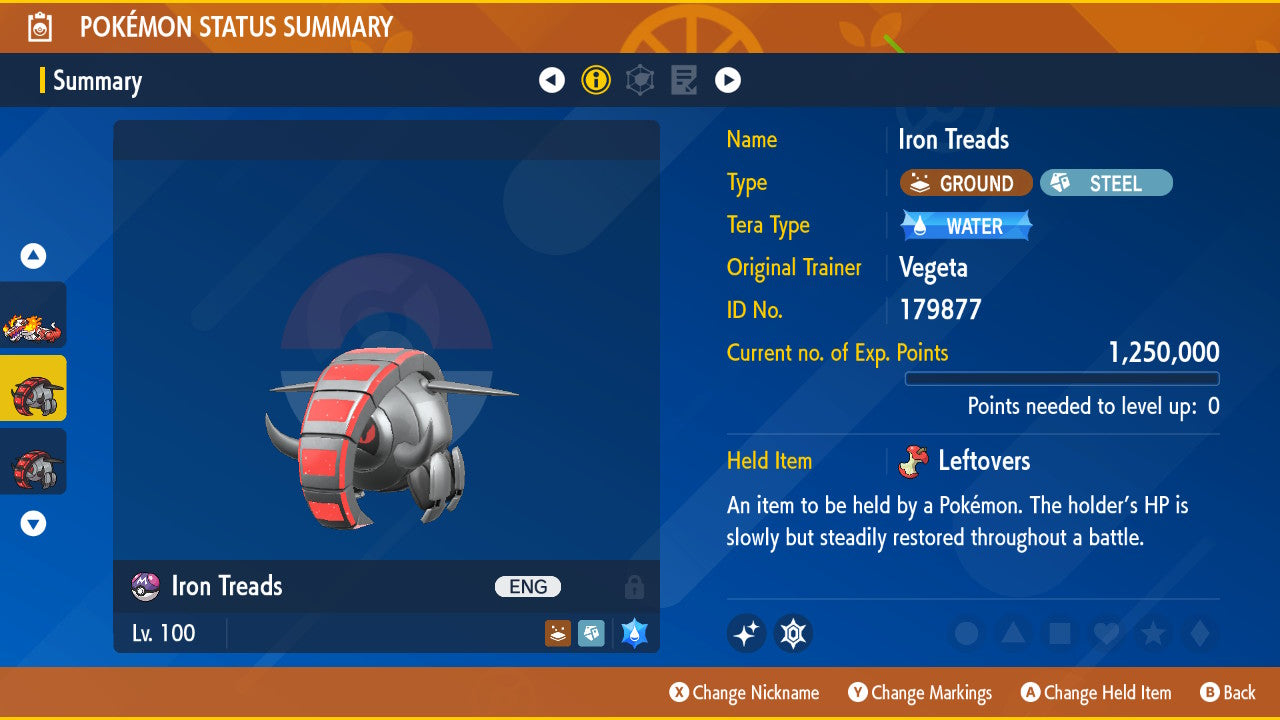Switch to the hexagon stats tab
Viewport: 1280px width, 720px height.
[x=640, y=80]
